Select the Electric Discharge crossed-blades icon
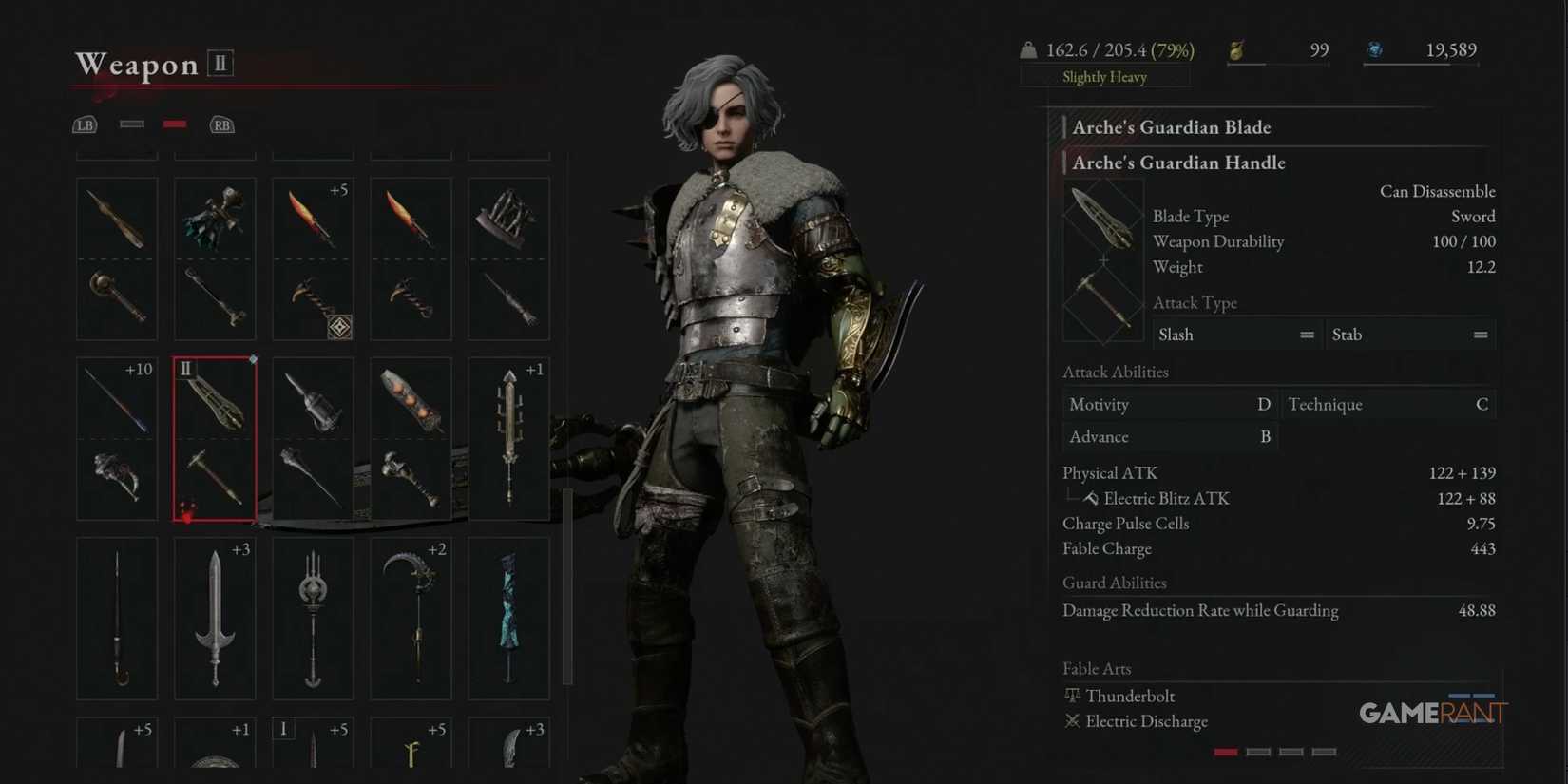The width and height of the screenshot is (1568, 784). [1072, 721]
